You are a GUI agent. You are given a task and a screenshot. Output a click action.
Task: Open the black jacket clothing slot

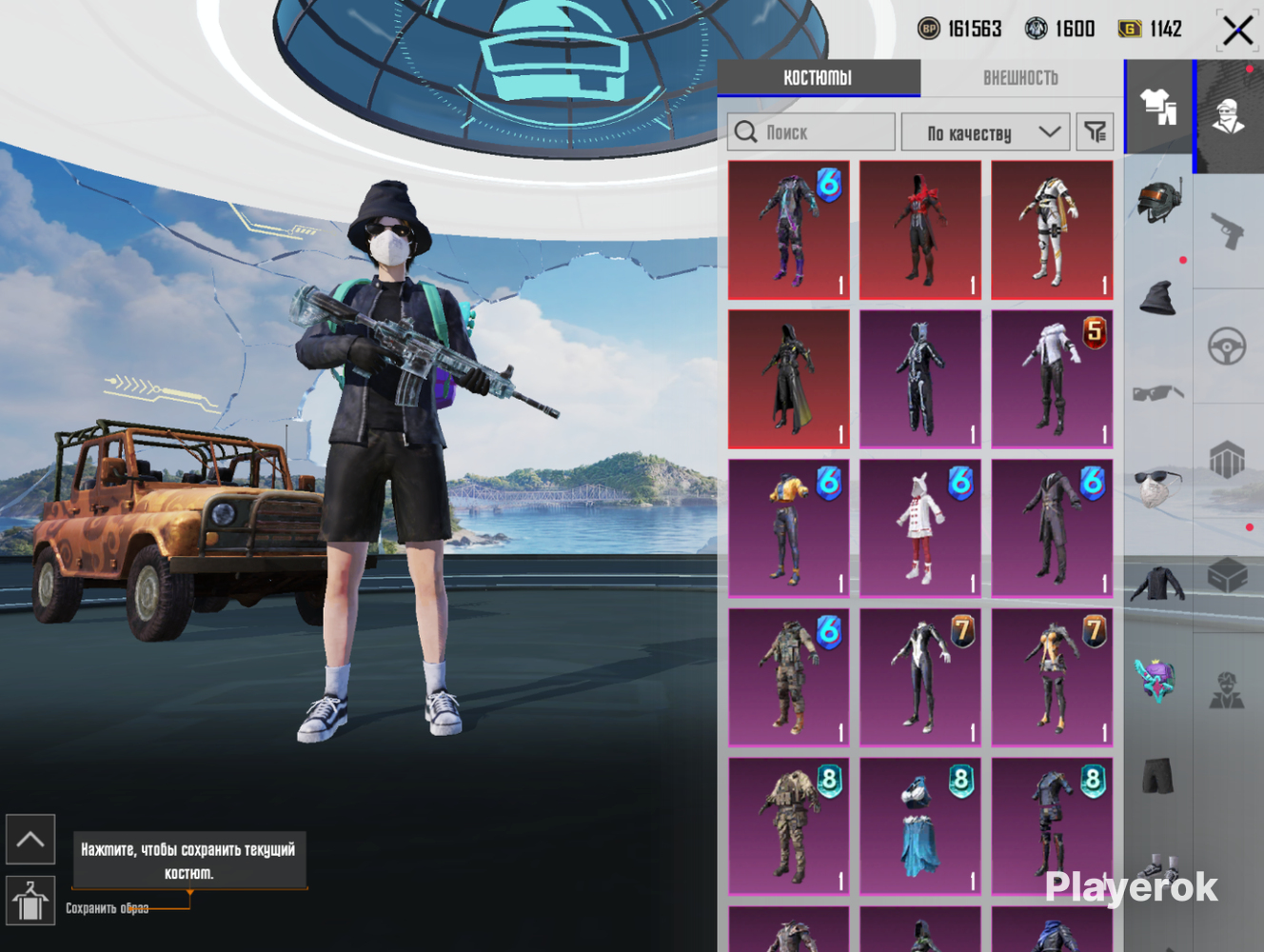[x=1158, y=584]
